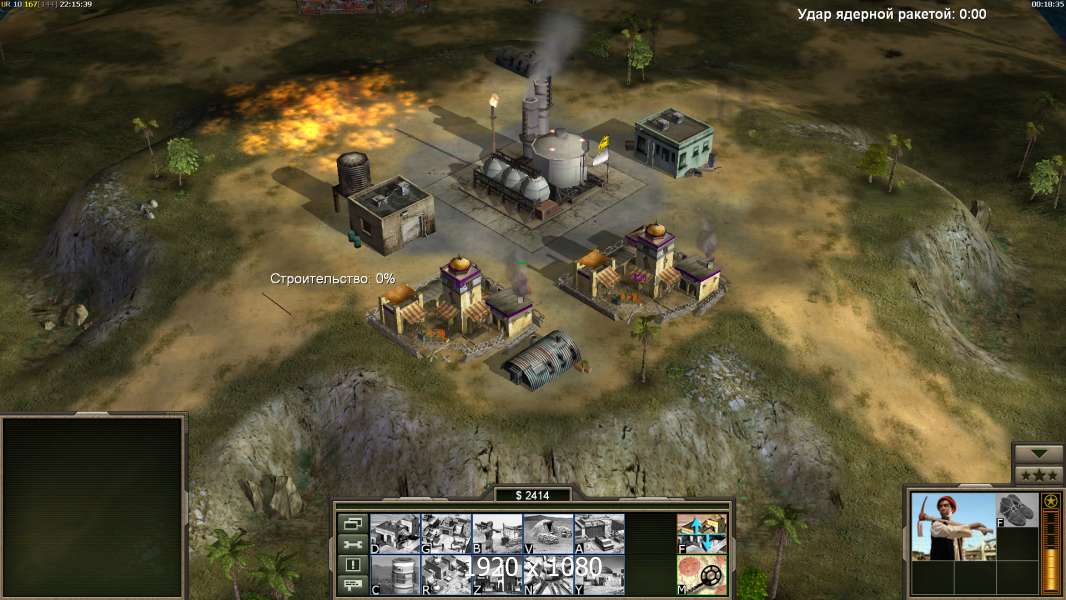Click the exclamation mark button
The height and width of the screenshot is (600, 1066).
[352, 565]
